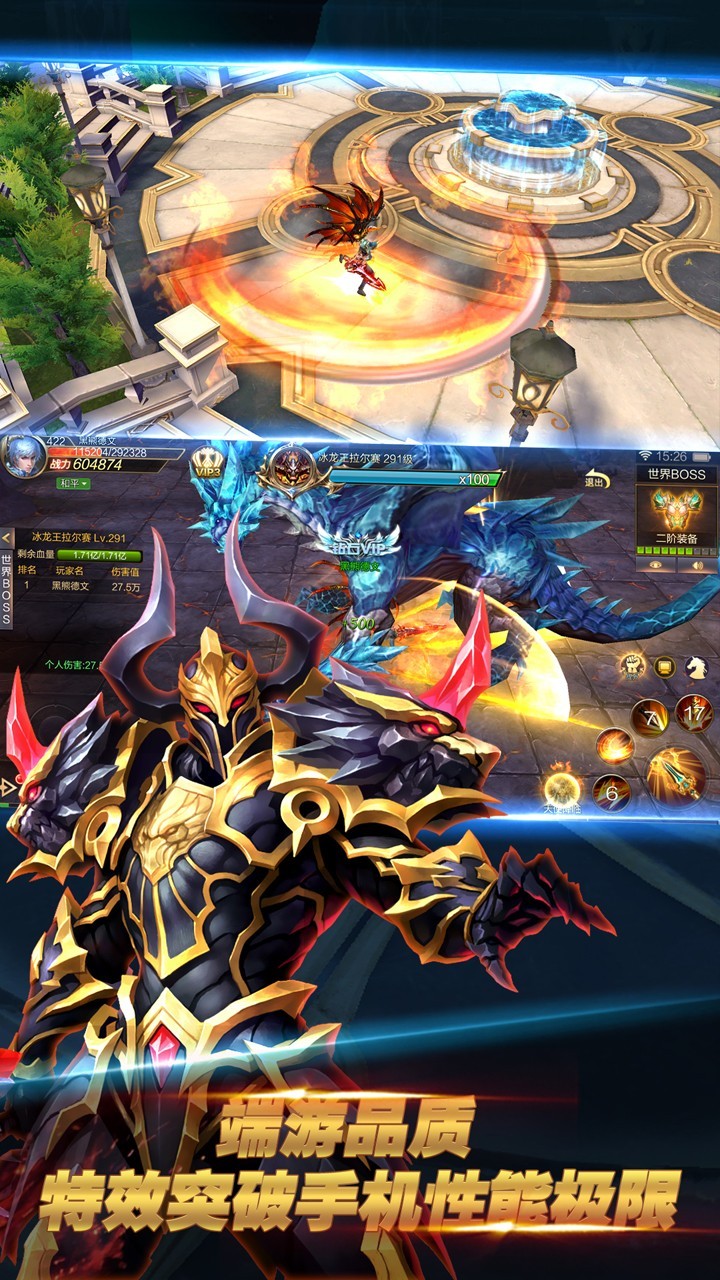Activate the skill showing cooldown 7

[x=648, y=716]
